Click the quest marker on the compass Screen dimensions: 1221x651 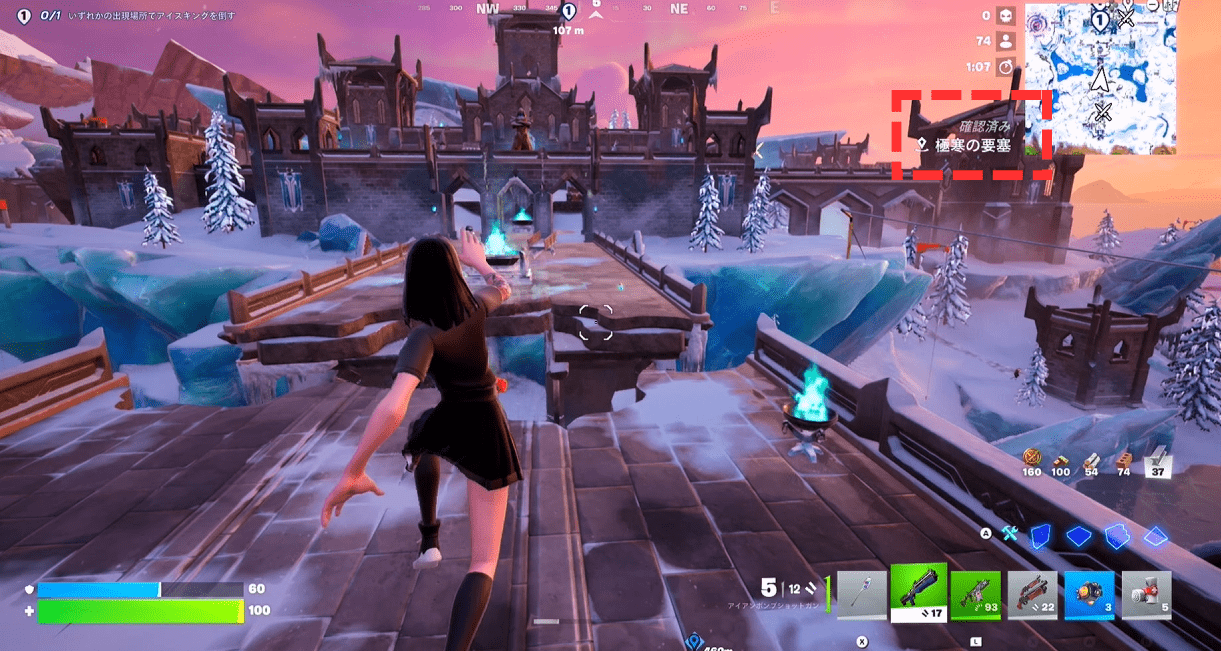pos(568,12)
